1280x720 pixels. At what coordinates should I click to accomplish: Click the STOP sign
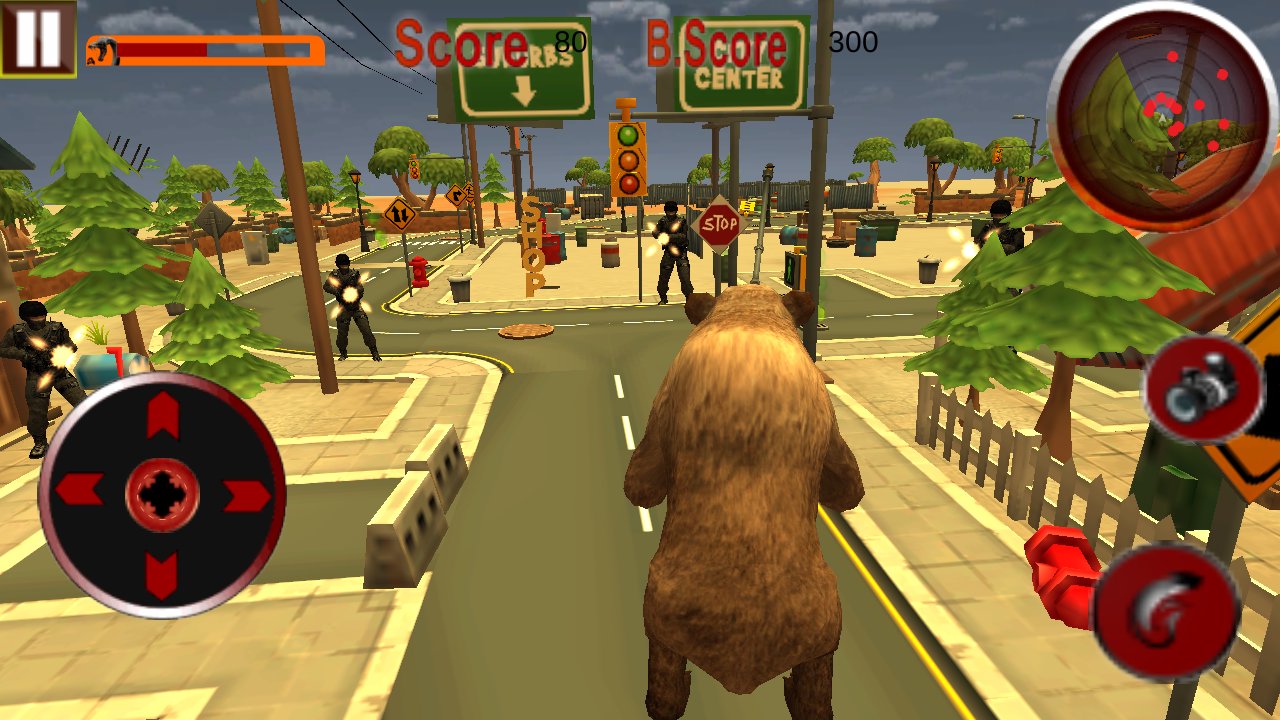719,224
